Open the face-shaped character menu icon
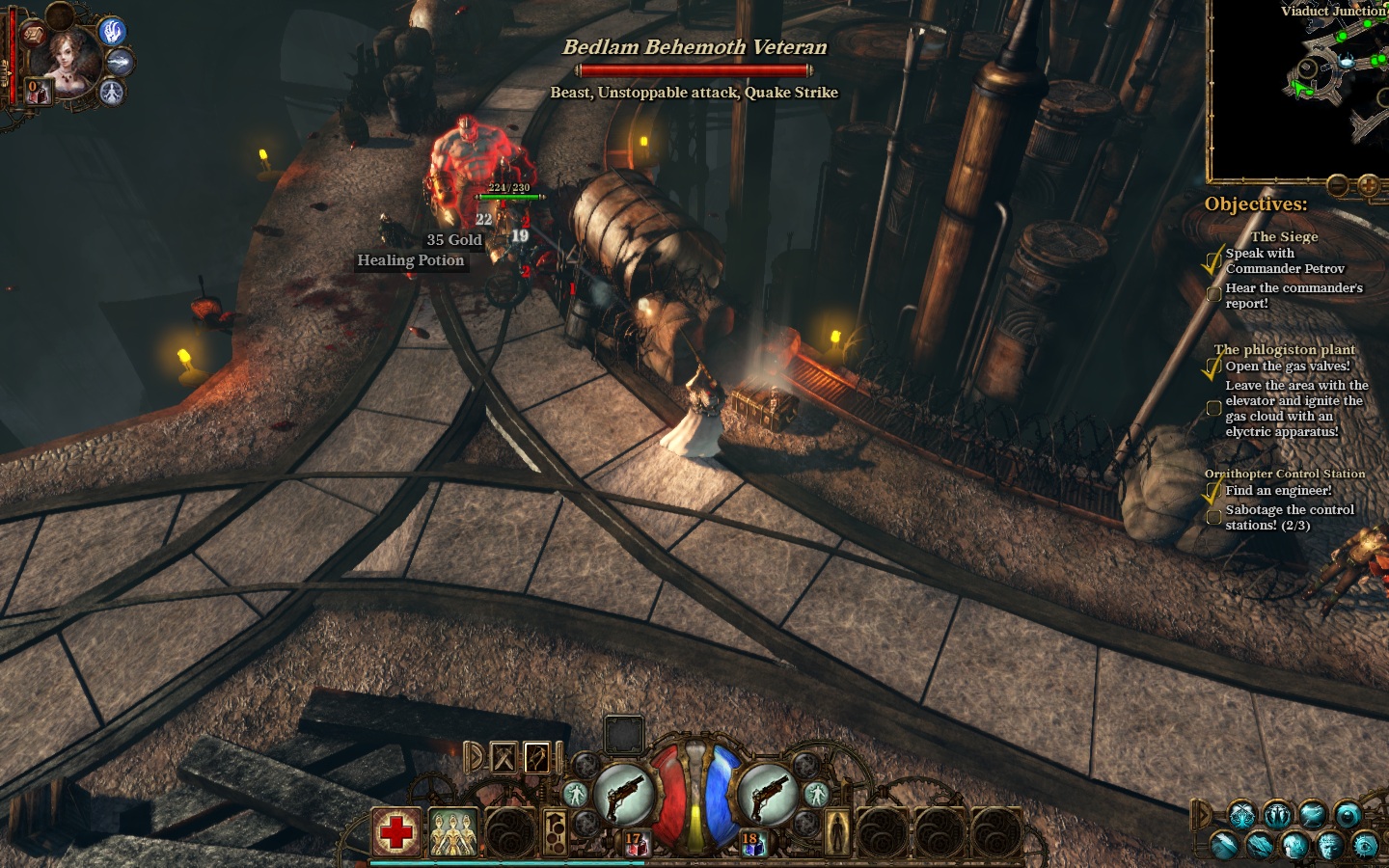The height and width of the screenshot is (868, 1389). pos(1329,846)
